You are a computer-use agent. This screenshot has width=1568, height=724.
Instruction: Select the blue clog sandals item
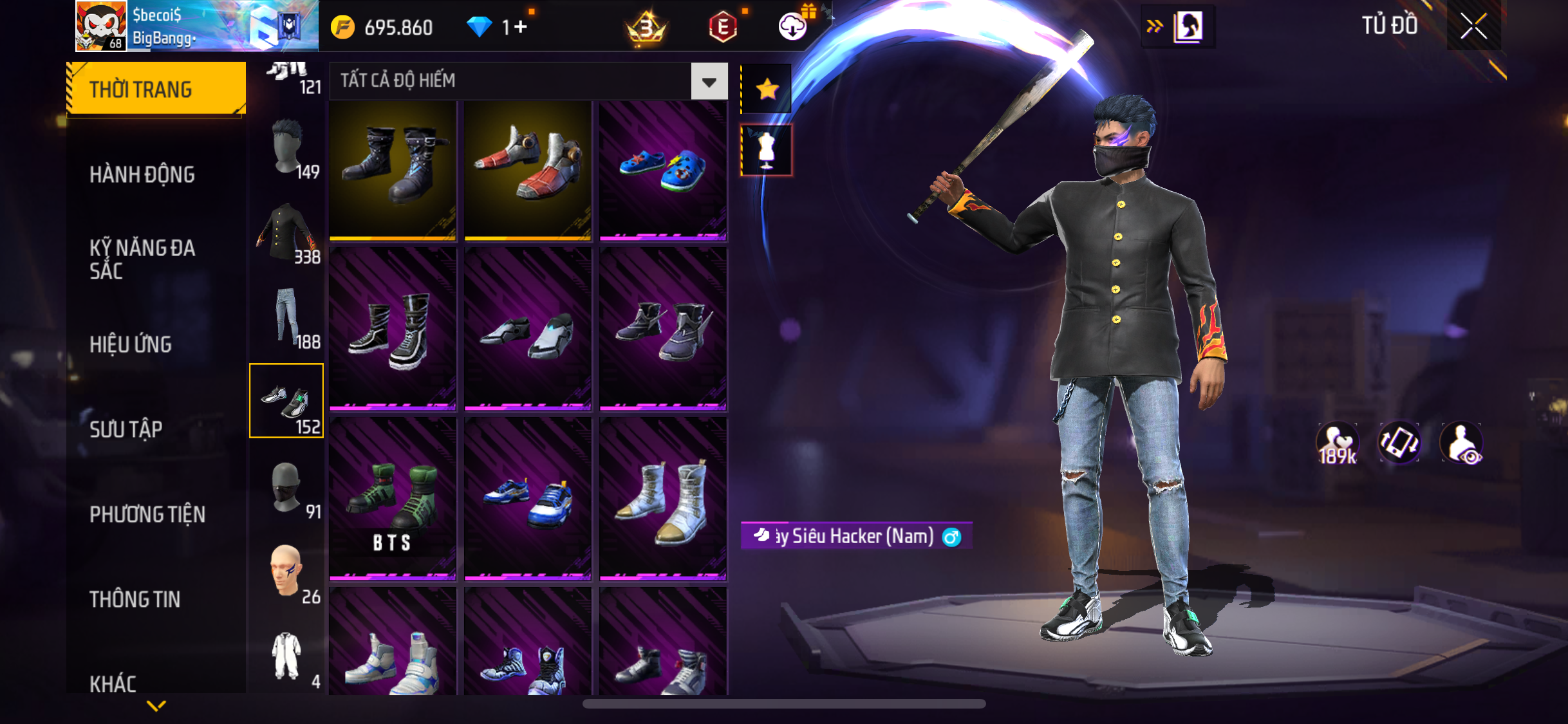tap(663, 171)
